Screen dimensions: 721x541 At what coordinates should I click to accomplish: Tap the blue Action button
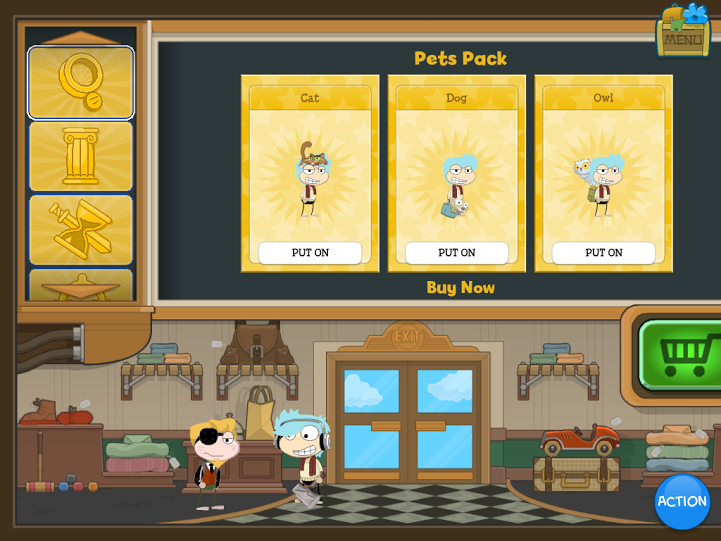pos(682,501)
